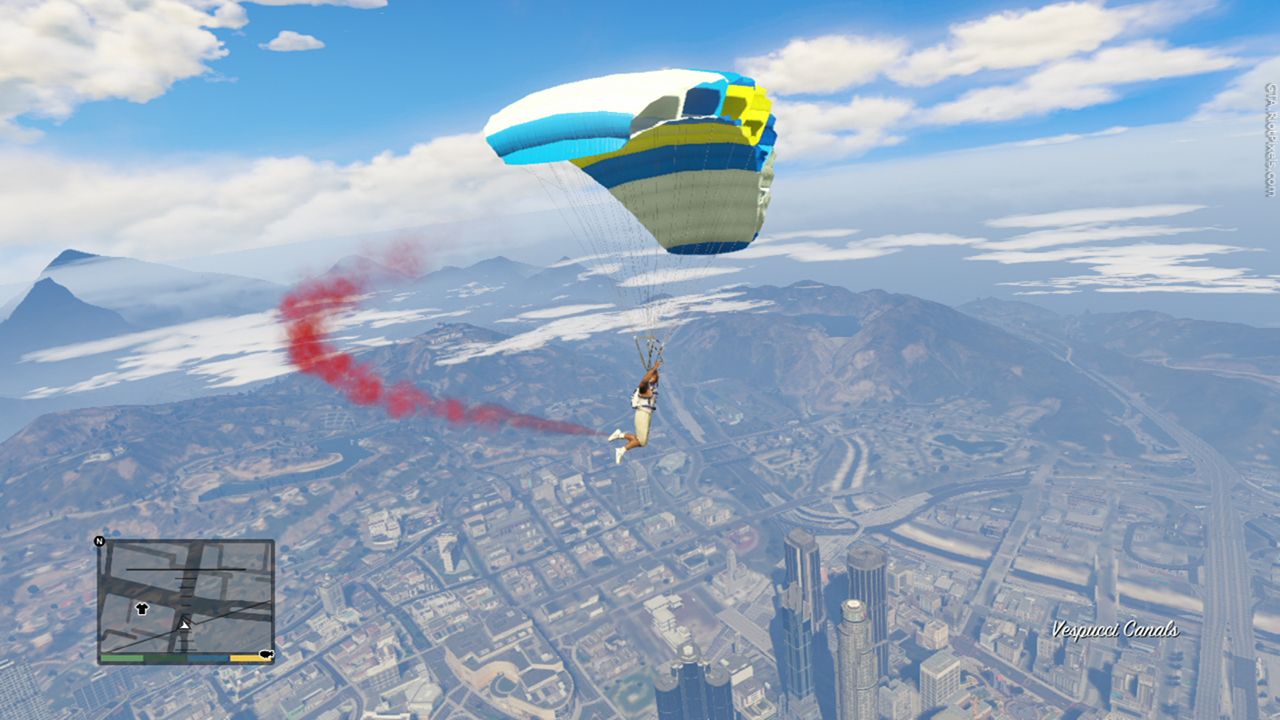1280x720 pixels.
Task: Click the minimap in the corner
Action: [186, 600]
